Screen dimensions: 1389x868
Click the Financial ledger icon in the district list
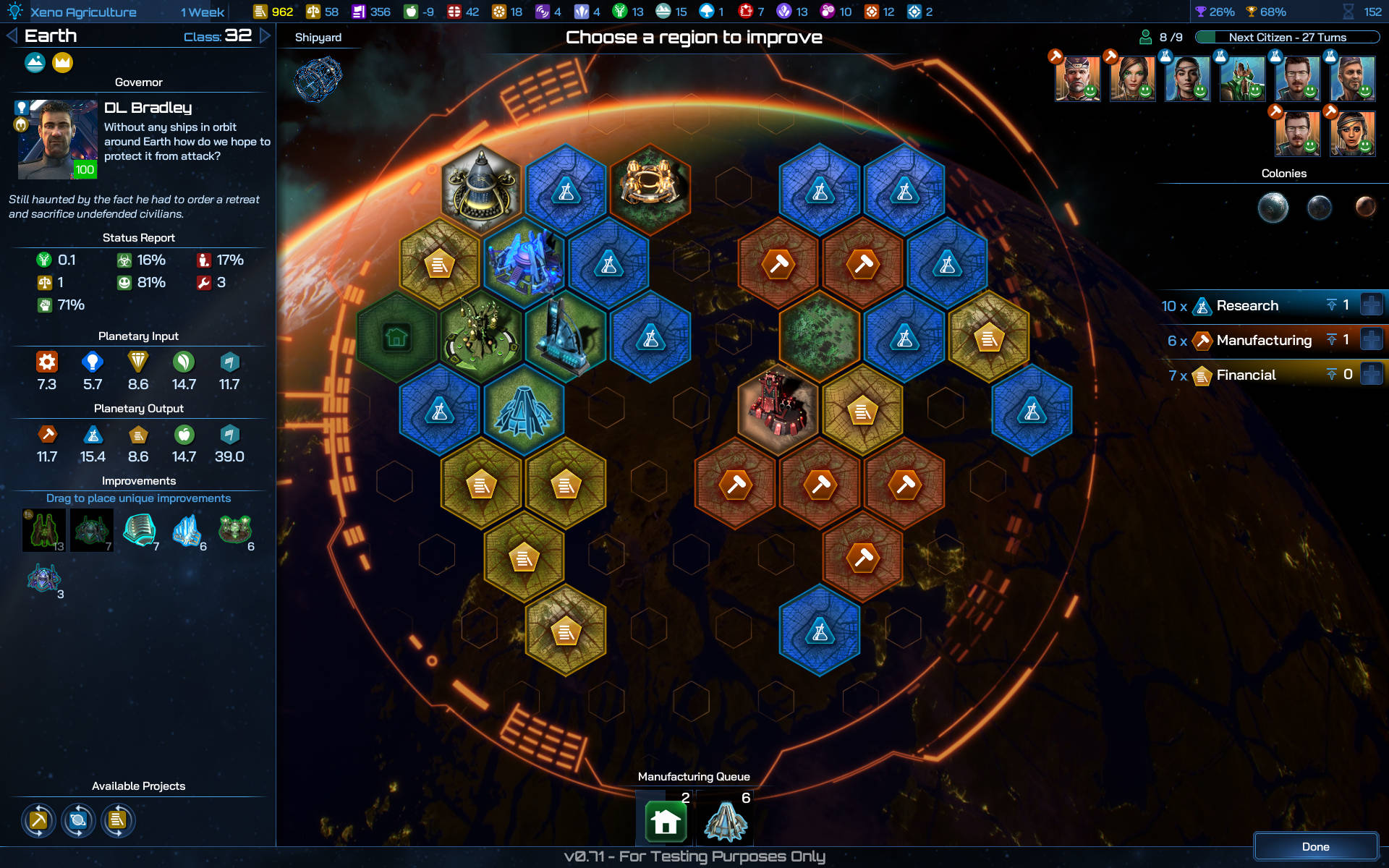(x=1202, y=375)
